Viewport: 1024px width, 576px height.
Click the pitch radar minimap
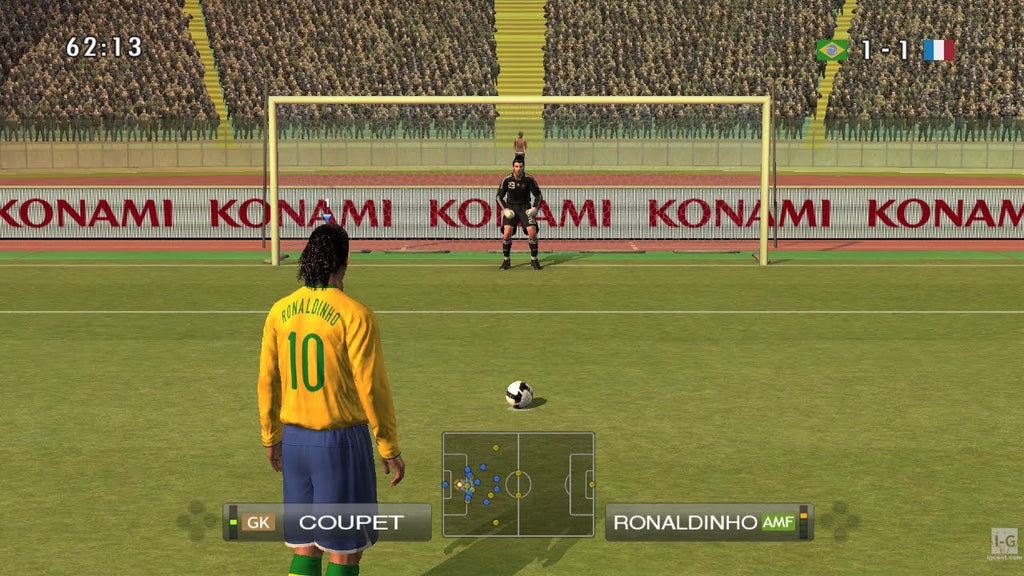[x=518, y=485]
